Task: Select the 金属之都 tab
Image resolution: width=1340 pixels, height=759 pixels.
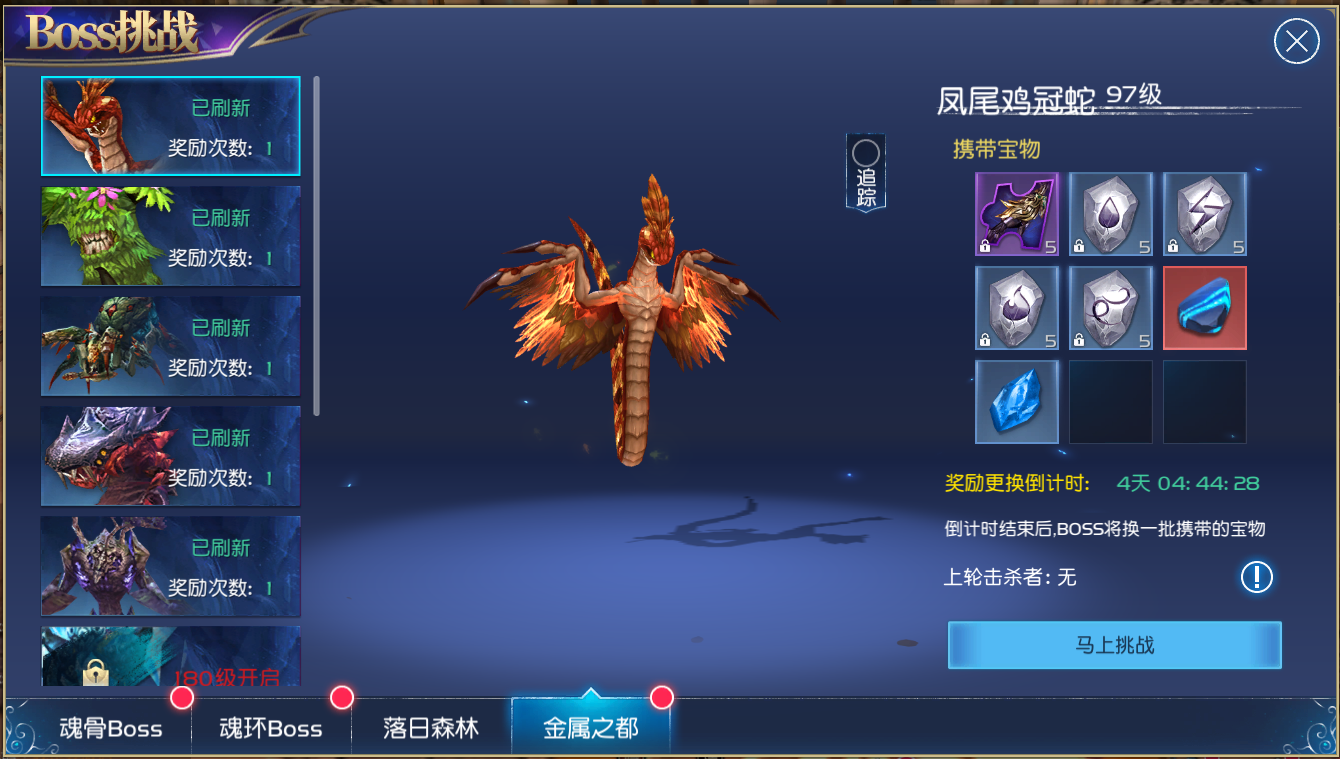Action: (590, 728)
